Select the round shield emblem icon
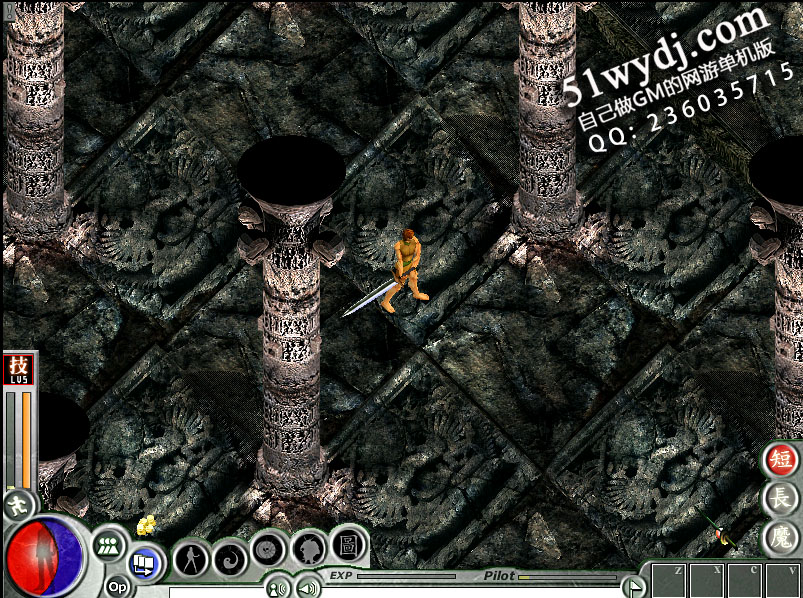Screen dimensions: 803x598 tap(269, 548)
